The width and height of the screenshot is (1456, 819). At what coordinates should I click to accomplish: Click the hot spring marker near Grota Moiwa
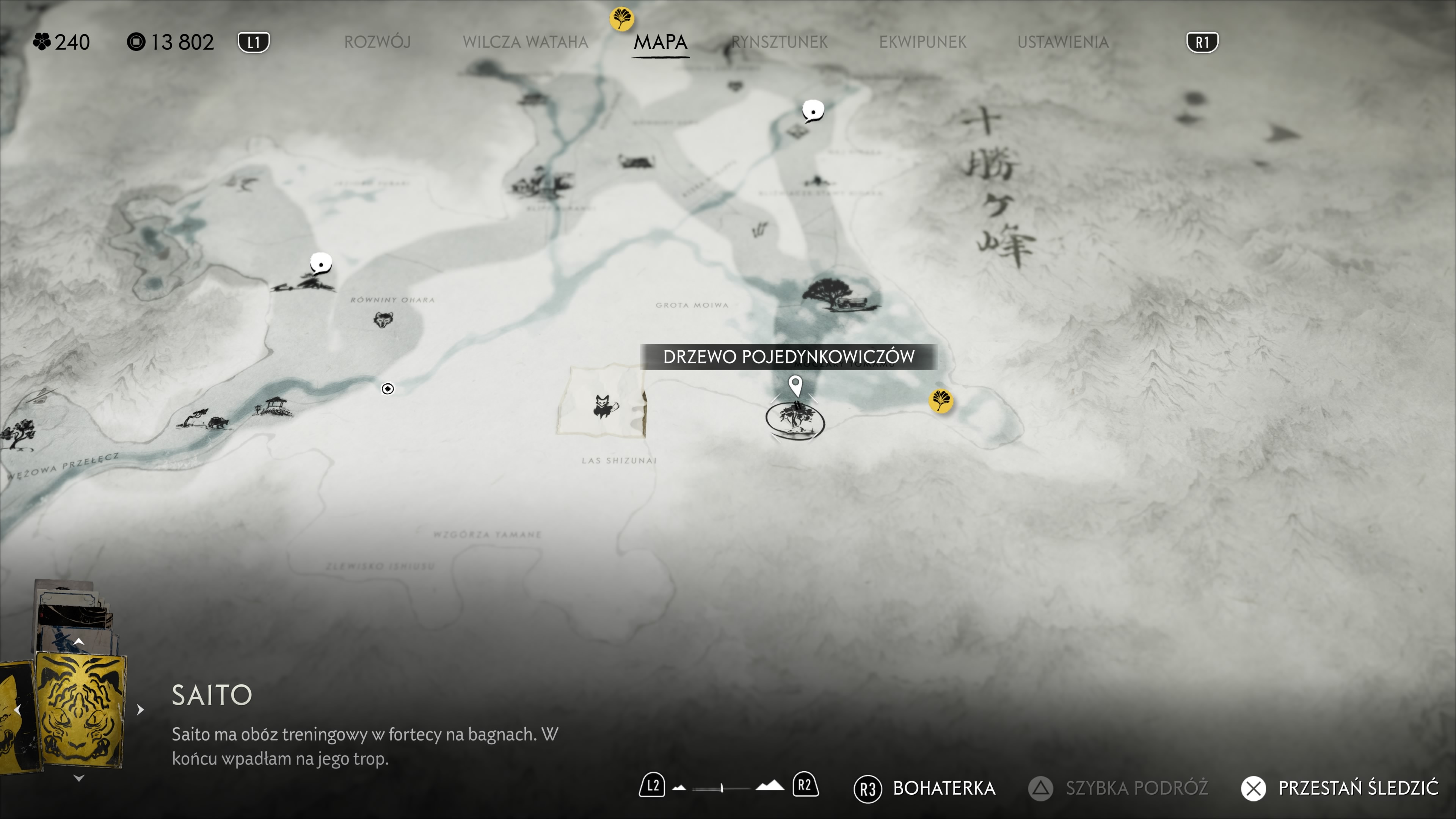(759, 229)
